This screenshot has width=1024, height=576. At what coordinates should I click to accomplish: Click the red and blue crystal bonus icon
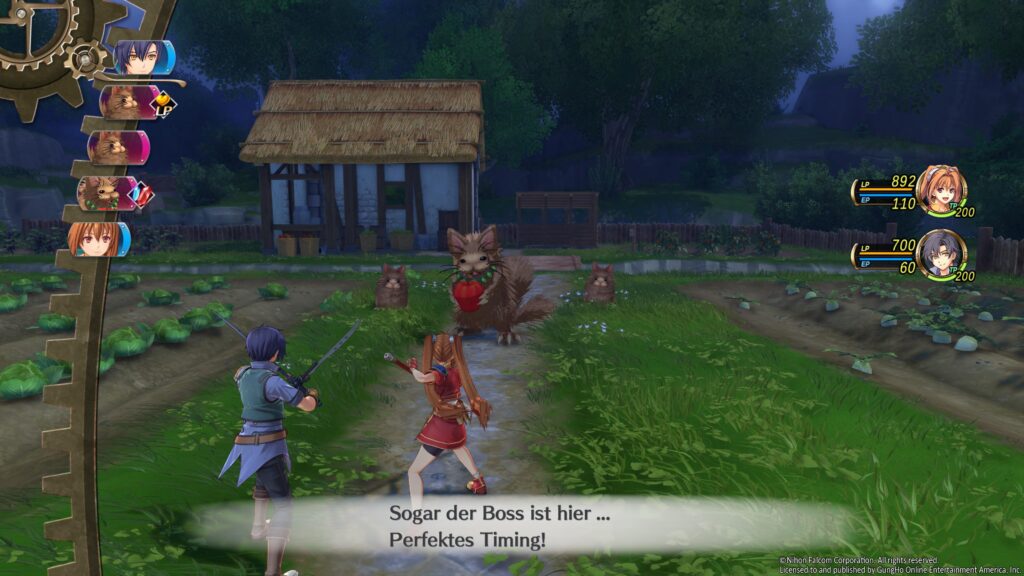(x=141, y=195)
